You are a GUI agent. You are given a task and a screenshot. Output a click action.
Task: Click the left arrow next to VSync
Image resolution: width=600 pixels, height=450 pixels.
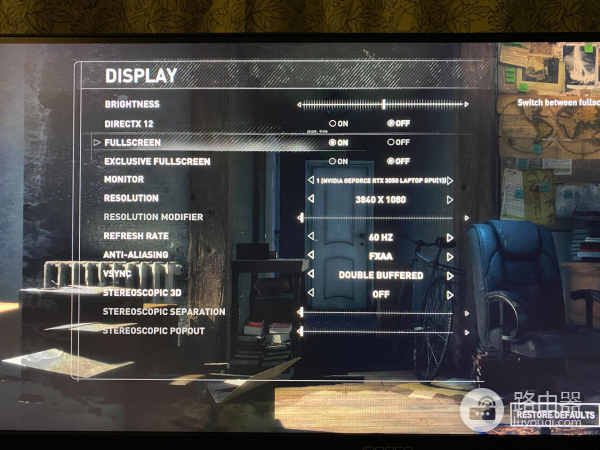click(x=310, y=275)
